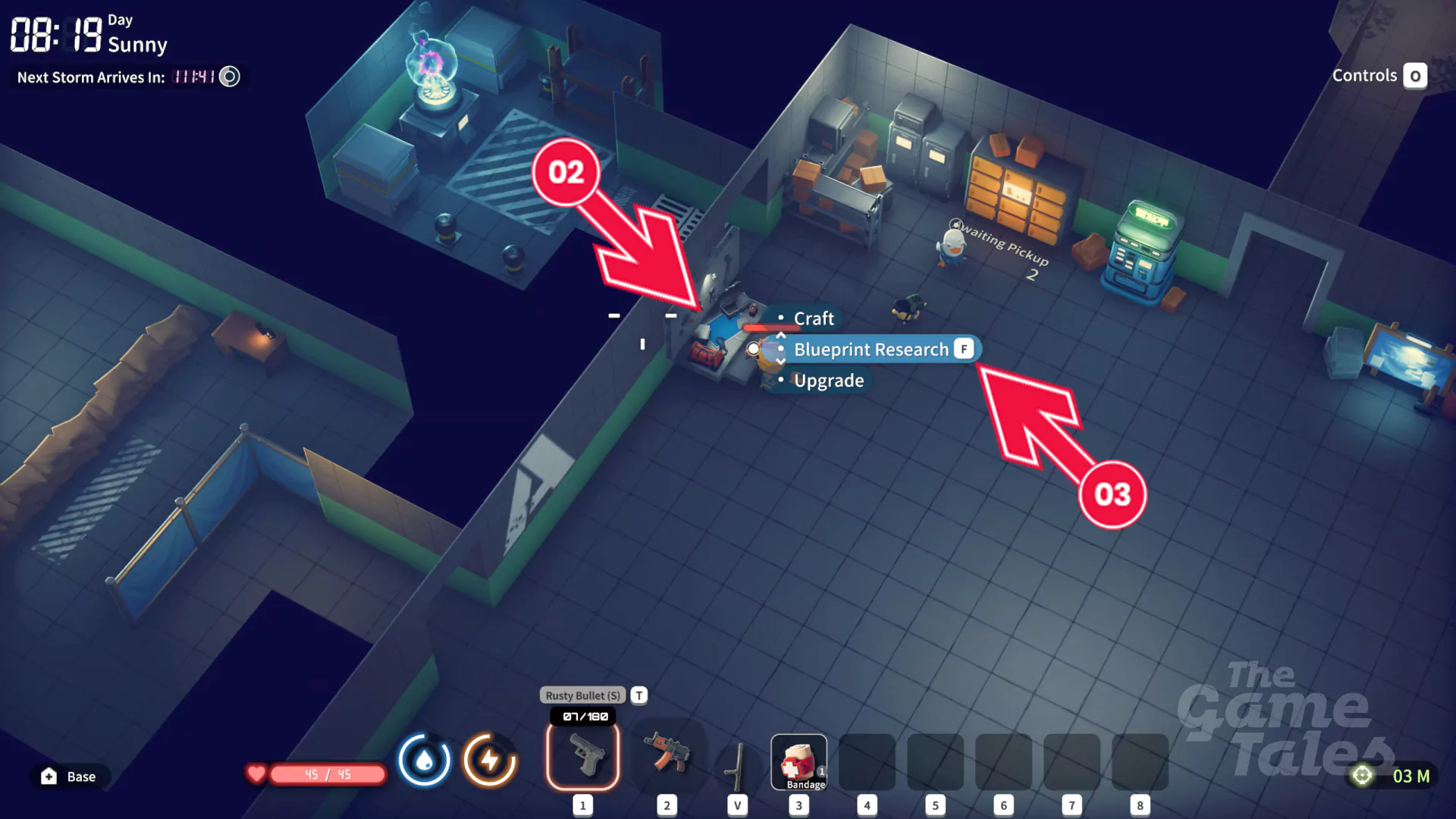
Task: Click the lightning bolt energy gauge
Action: coord(490,760)
